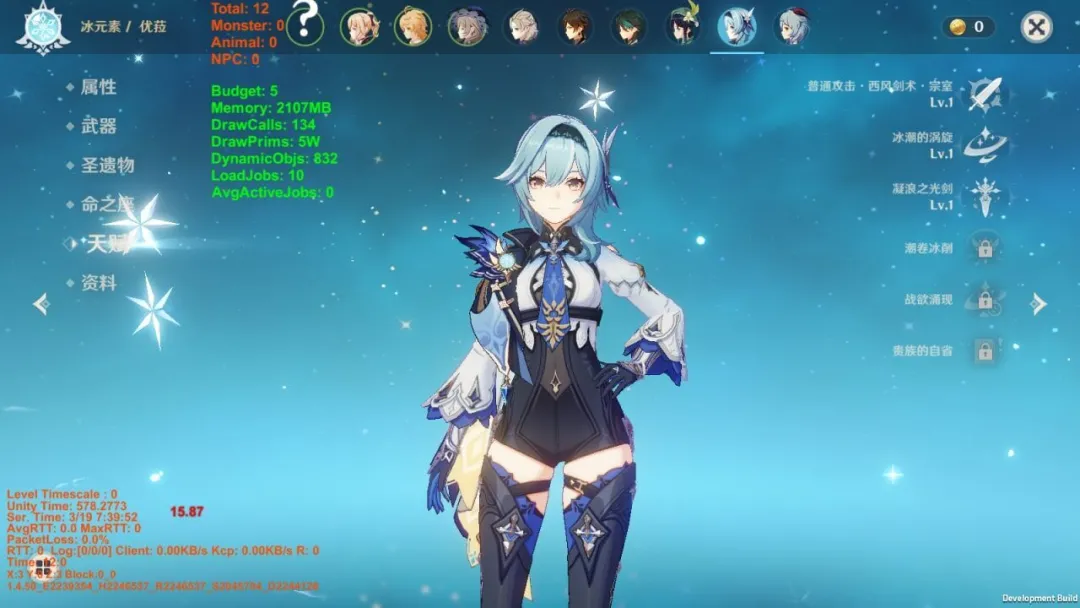
Task: Choose Venti's portrait with the green hat
Action: coord(684,27)
